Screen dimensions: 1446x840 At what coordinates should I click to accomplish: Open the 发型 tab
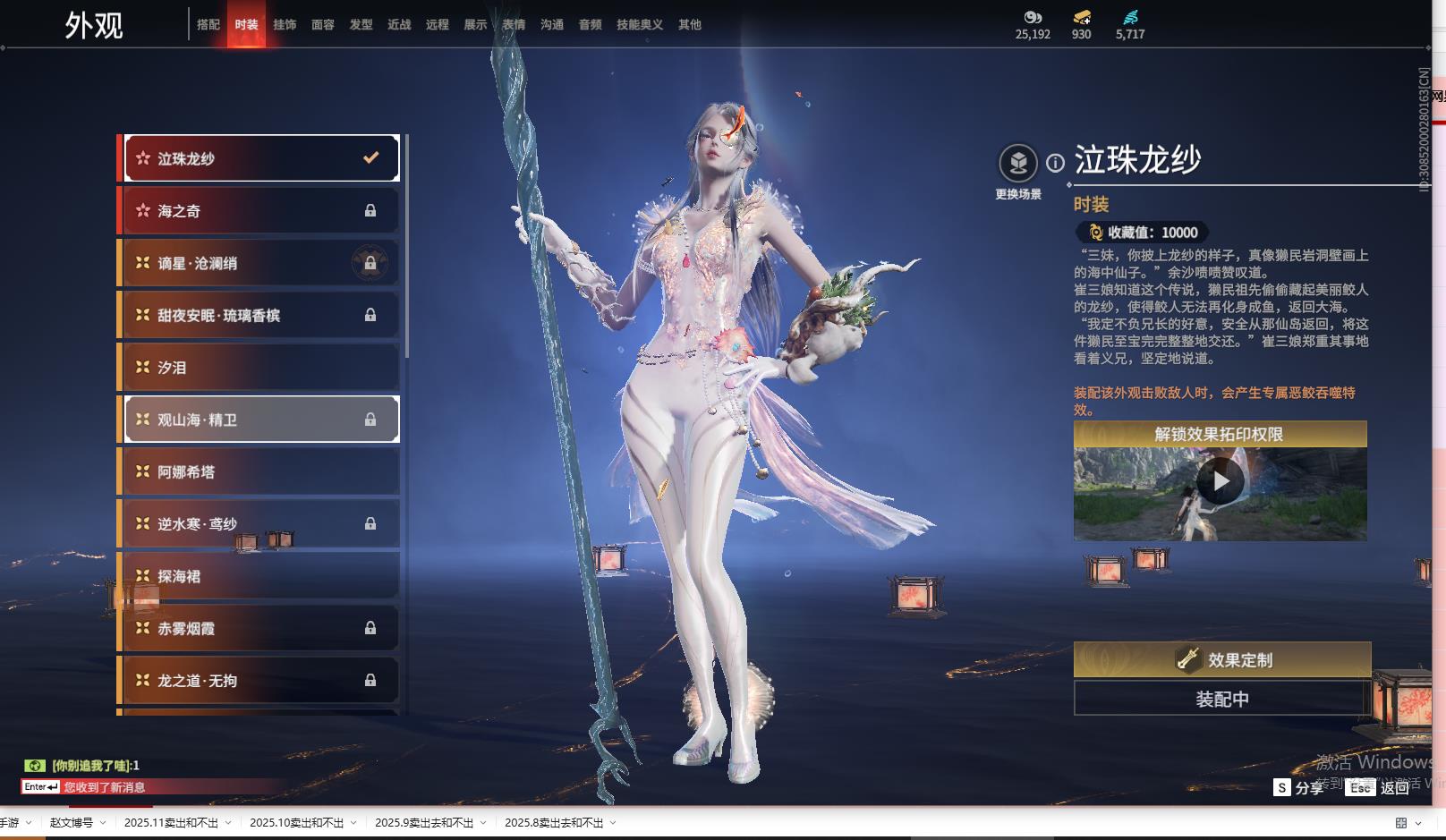click(x=361, y=25)
